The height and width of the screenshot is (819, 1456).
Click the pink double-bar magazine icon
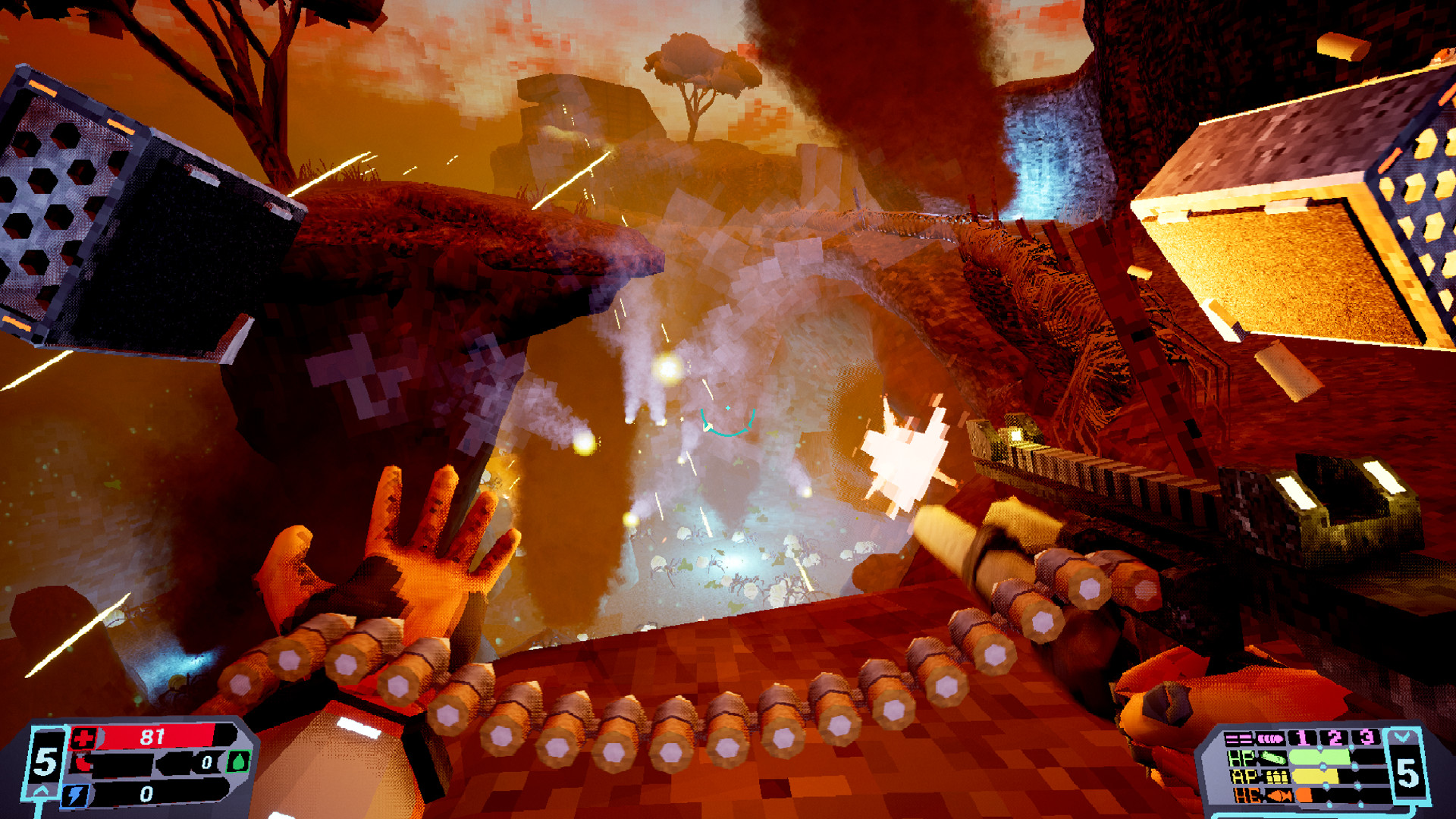(x=1239, y=739)
